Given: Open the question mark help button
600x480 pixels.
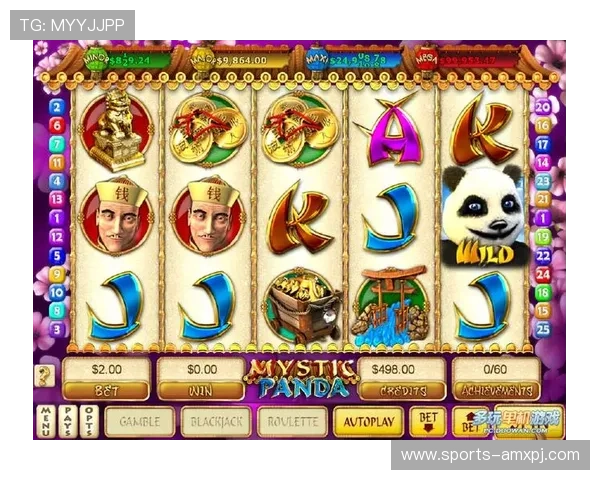Looking at the screenshot, I should [x=46, y=376].
